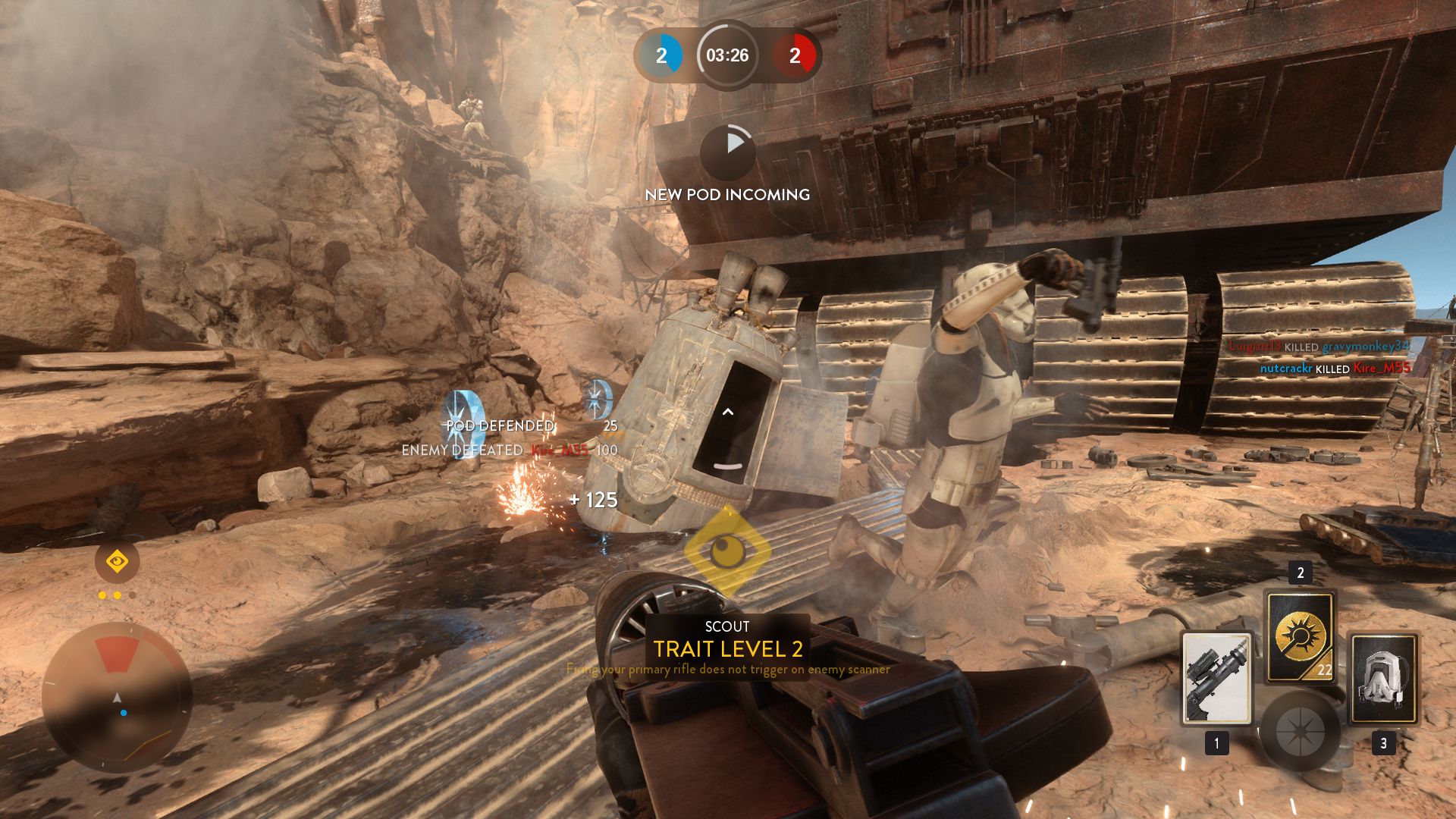Screen dimensions: 1456x819
Task: Select the rifle star card slot
Action: point(1216,678)
